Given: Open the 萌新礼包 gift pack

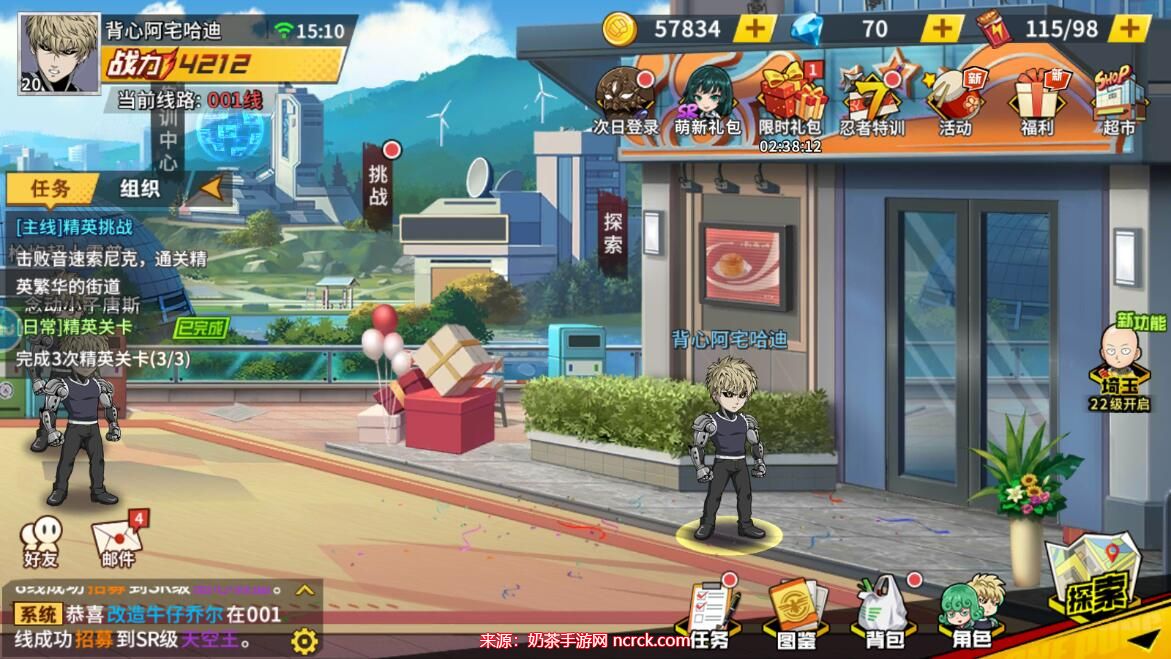Looking at the screenshot, I should click(x=707, y=100).
